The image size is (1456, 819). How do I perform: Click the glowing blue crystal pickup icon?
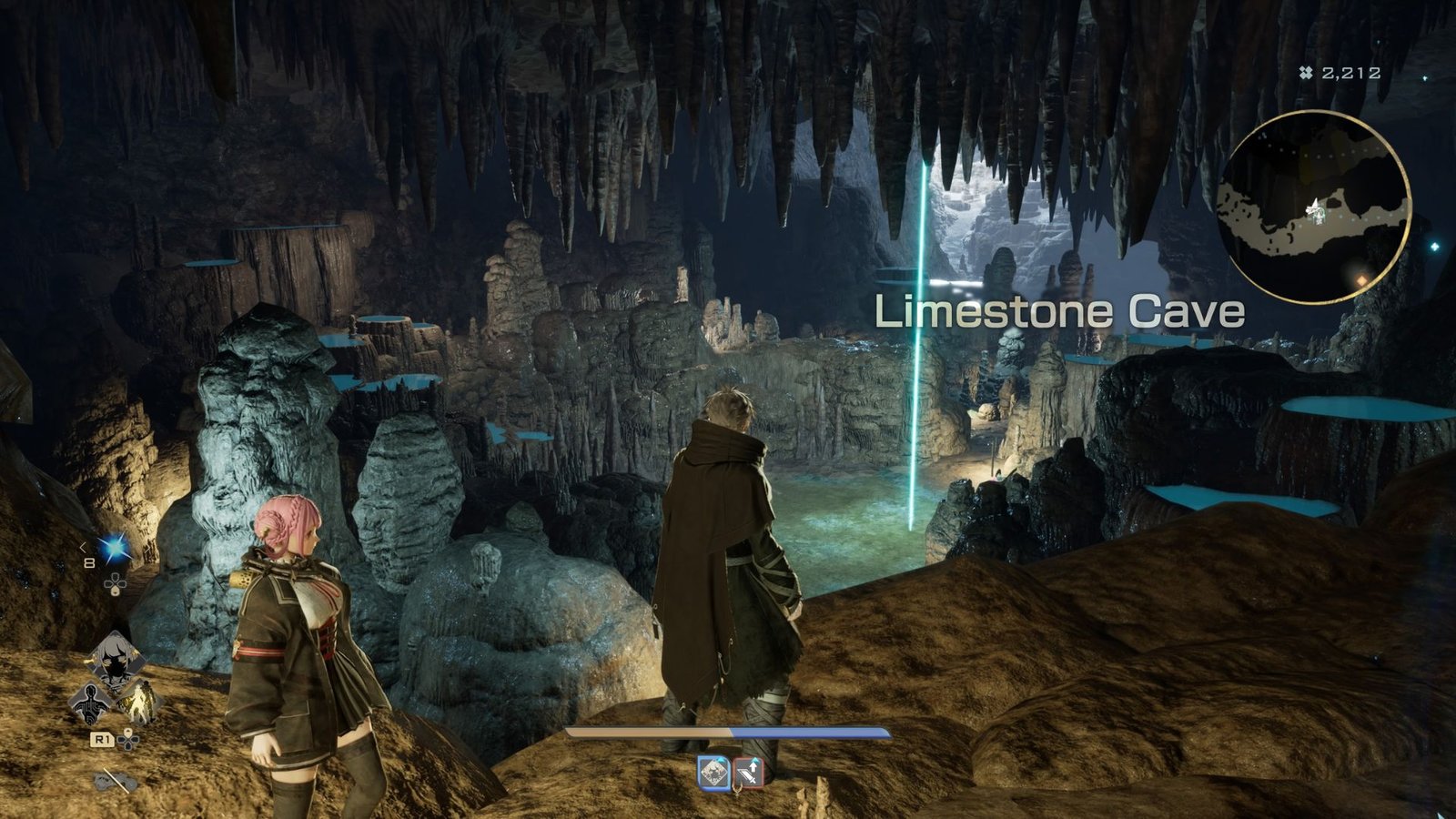click(115, 547)
